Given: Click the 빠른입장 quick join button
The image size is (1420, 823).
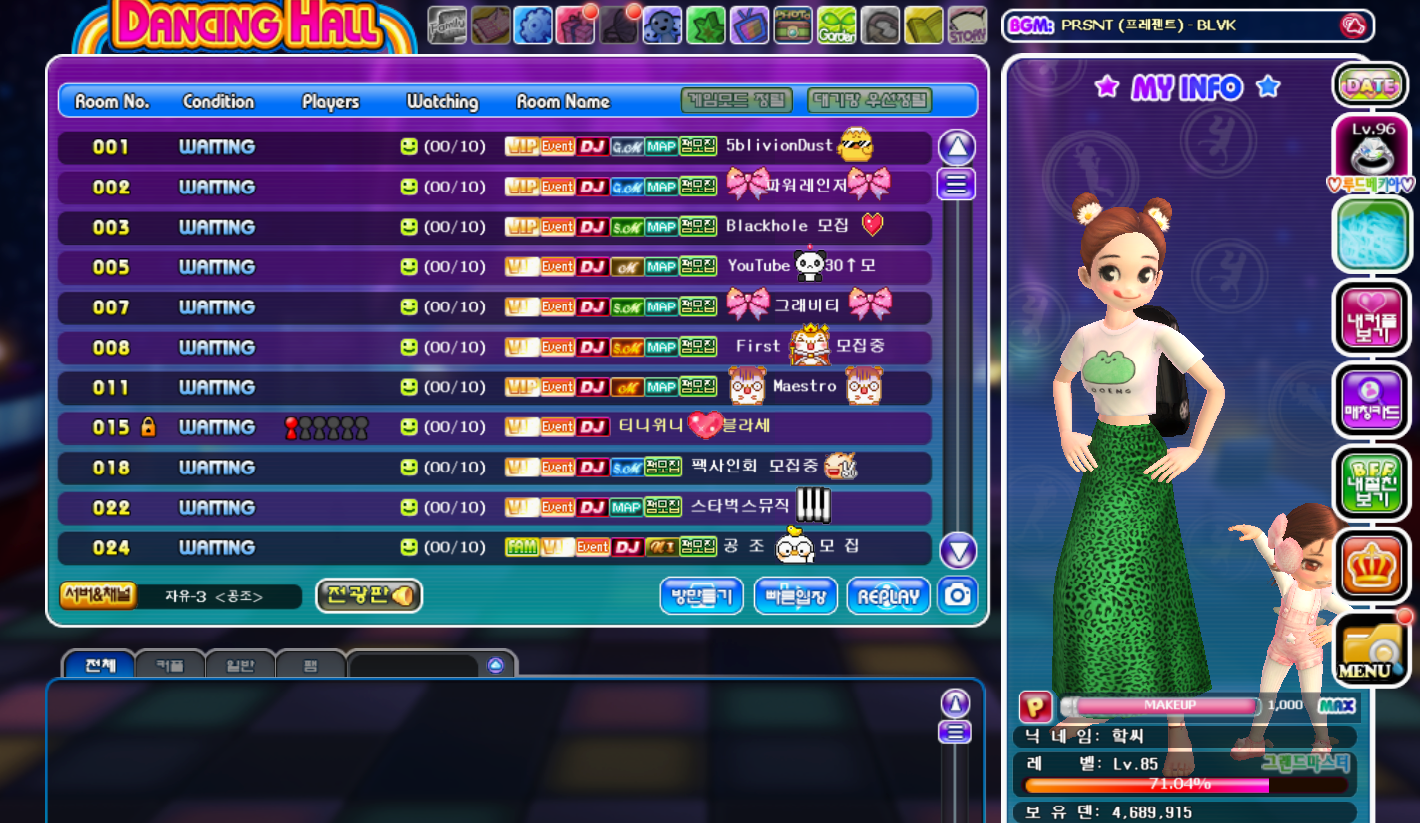Looking at the screenshot, I should (795, 597).
